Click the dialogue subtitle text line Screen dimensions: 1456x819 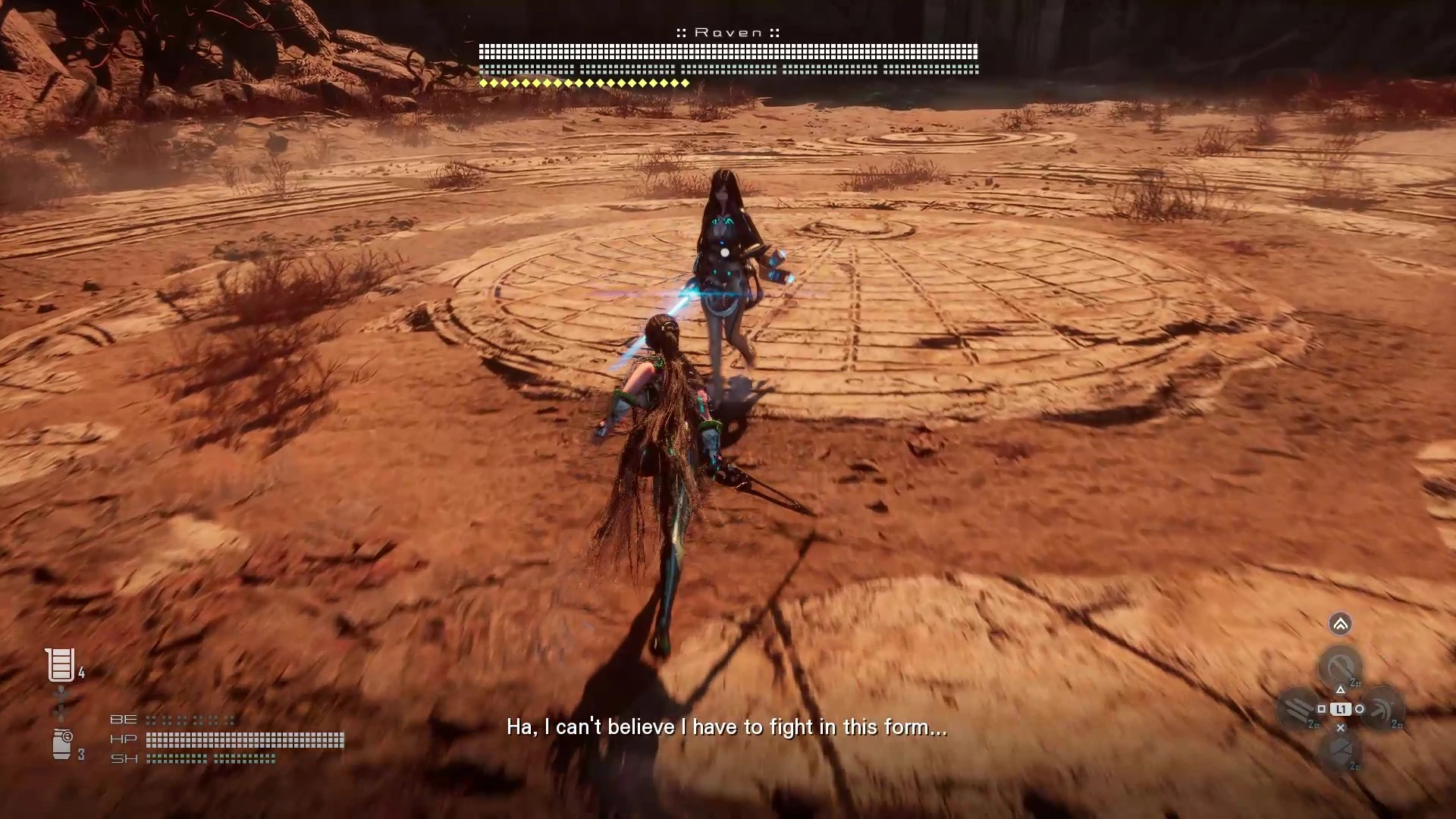[x=726, y=726]
